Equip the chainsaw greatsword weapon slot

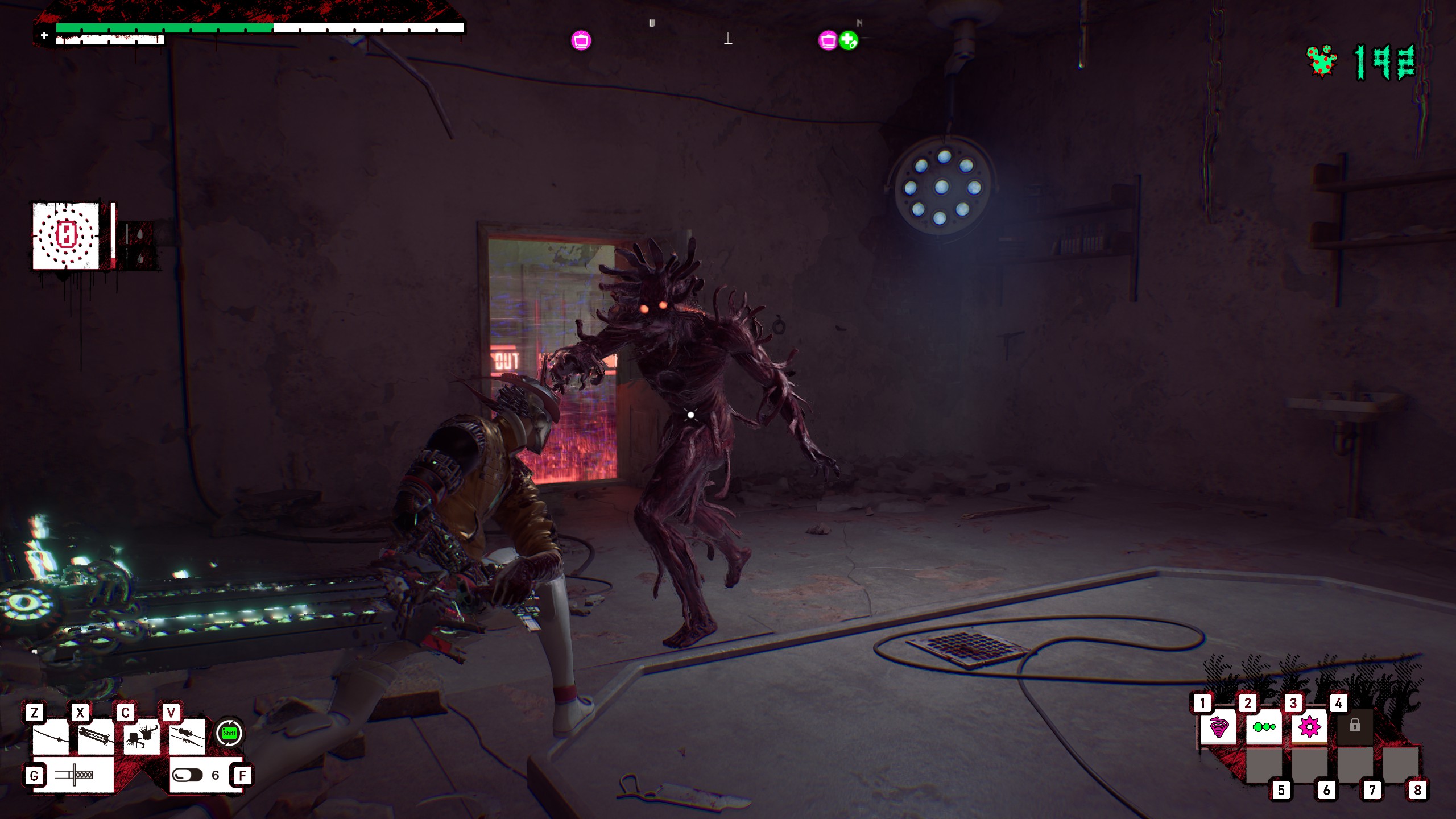[x=96, y=738]
